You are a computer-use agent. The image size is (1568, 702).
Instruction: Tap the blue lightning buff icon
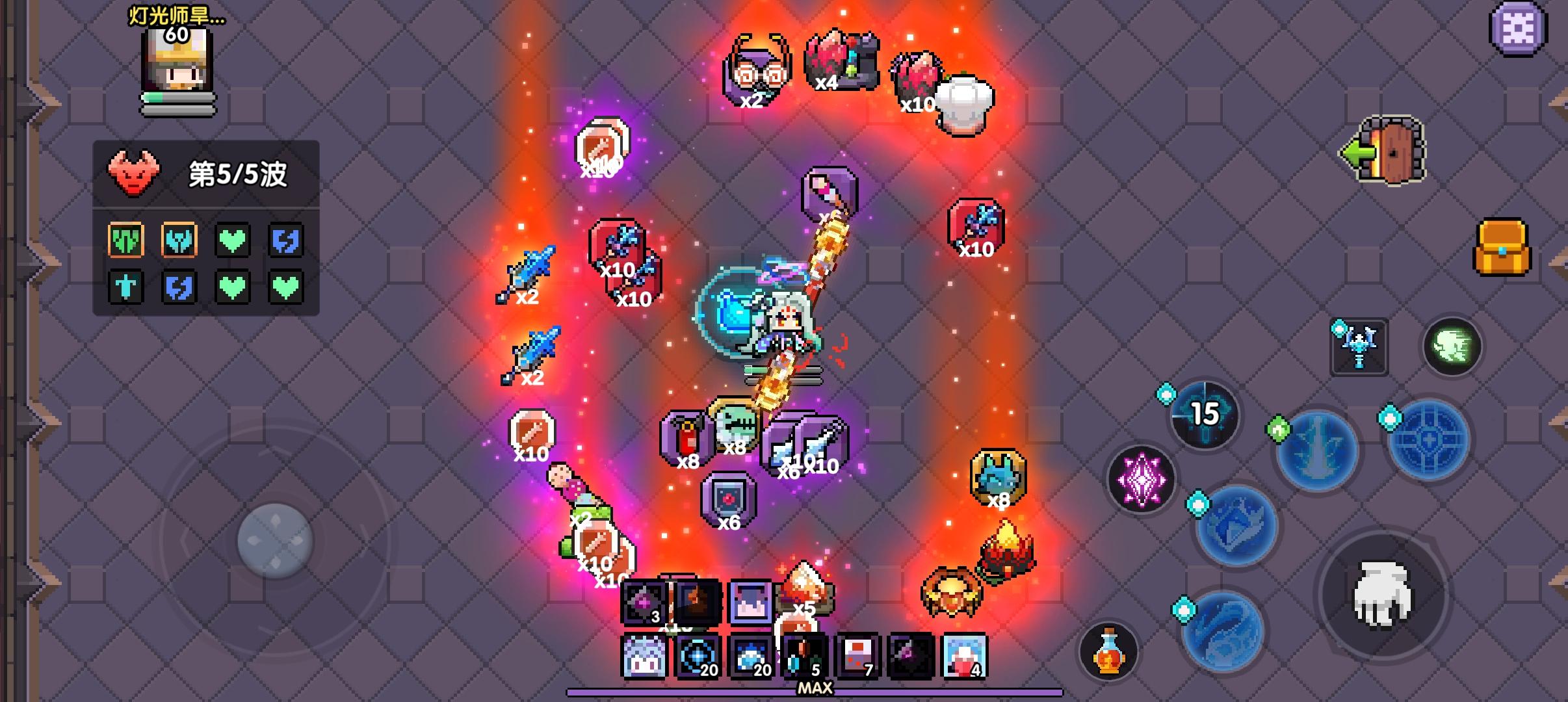[286, 239]
